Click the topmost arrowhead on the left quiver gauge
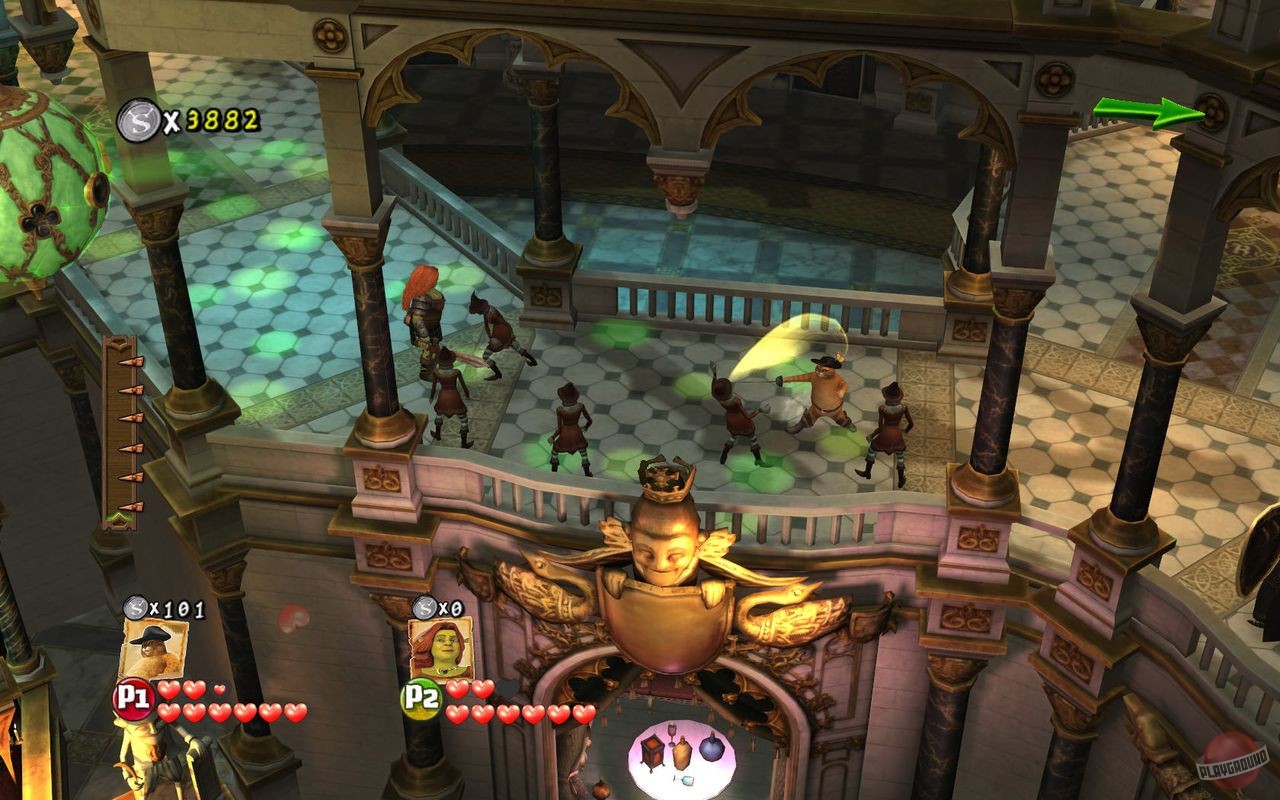The width and height of the screenshot is (1280, 800). tap(131, 362)
